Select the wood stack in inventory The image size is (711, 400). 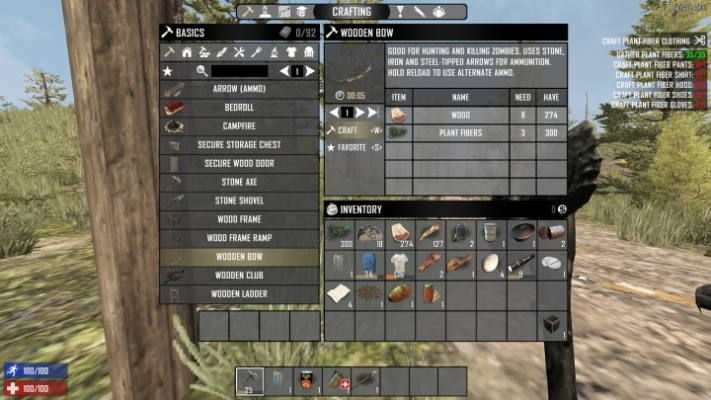(x=400, y=233)
